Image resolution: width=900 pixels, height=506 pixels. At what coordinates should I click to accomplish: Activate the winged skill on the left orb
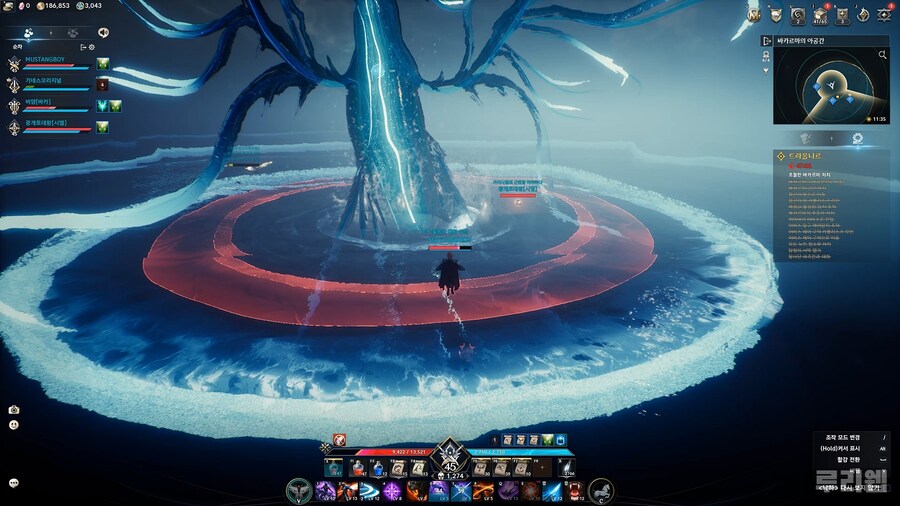click(299, 491)
